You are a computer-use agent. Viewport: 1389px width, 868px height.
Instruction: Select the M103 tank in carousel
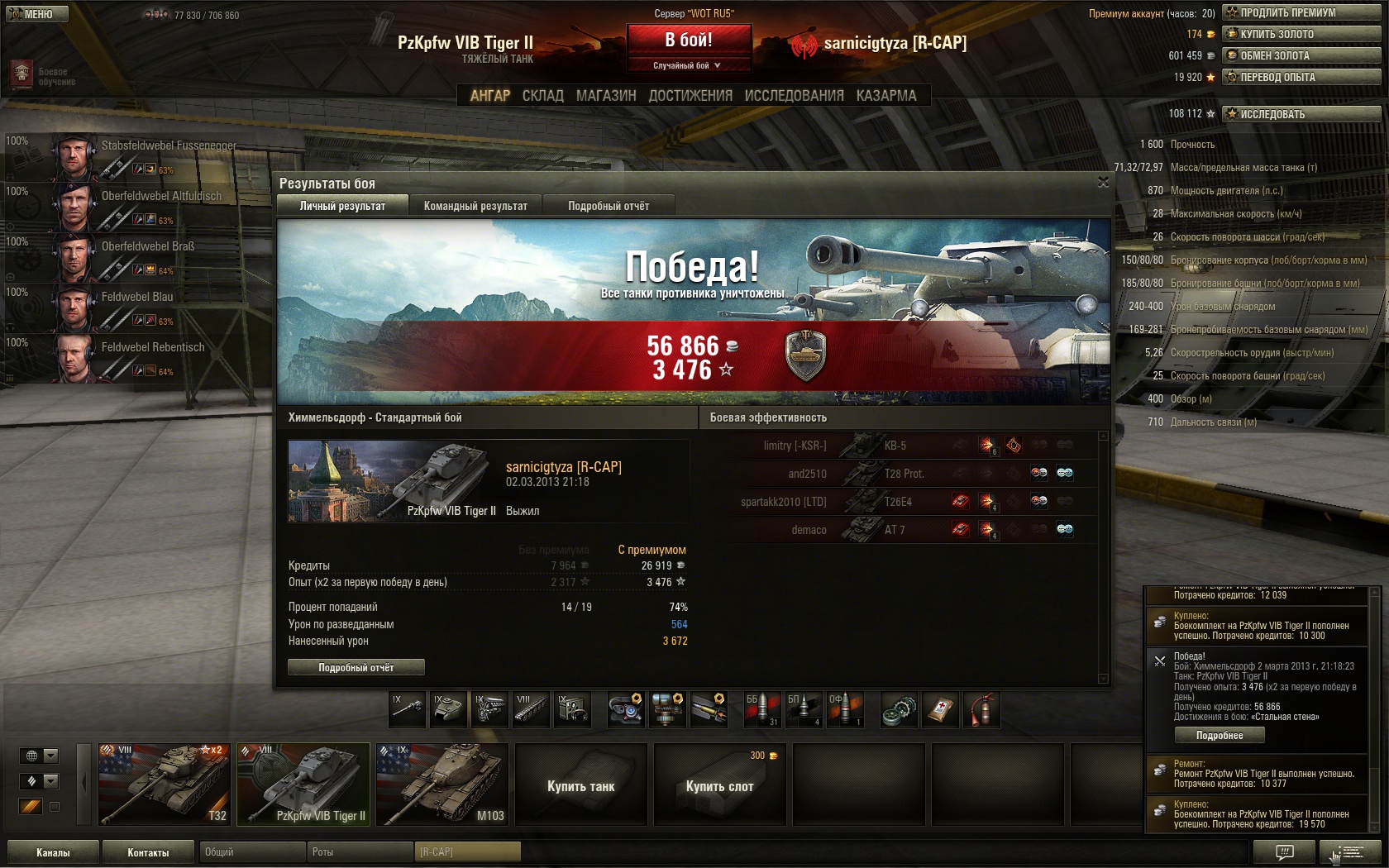click(x=442, y=784)
